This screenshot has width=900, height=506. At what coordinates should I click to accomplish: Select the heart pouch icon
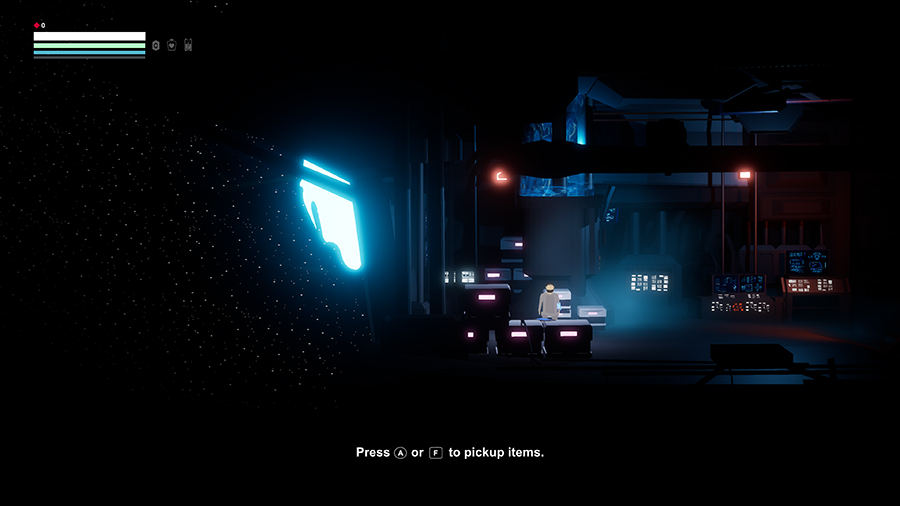click(172, 45)
